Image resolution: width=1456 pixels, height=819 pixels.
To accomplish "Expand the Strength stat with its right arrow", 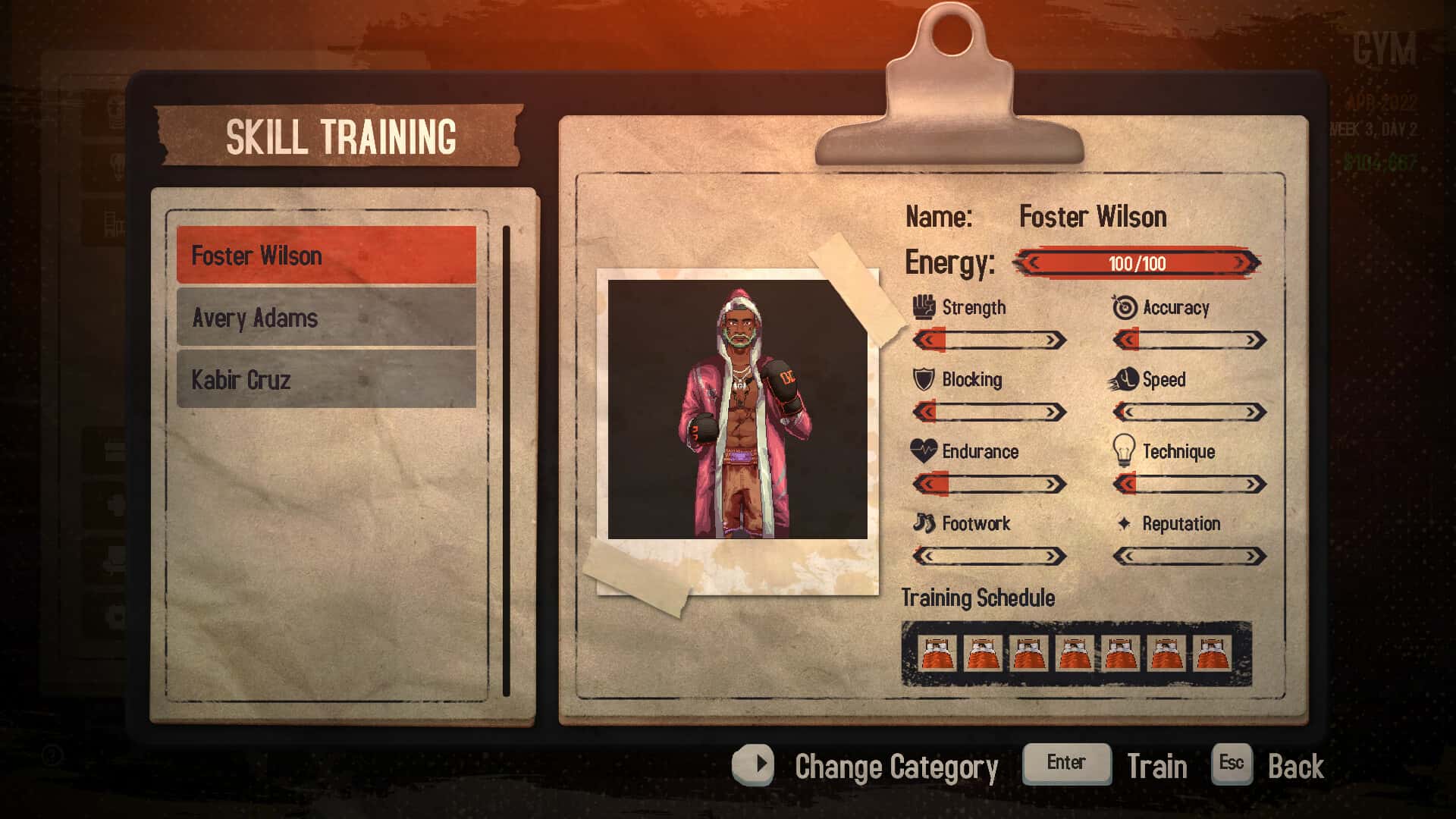I will [x=1054, y=339].
